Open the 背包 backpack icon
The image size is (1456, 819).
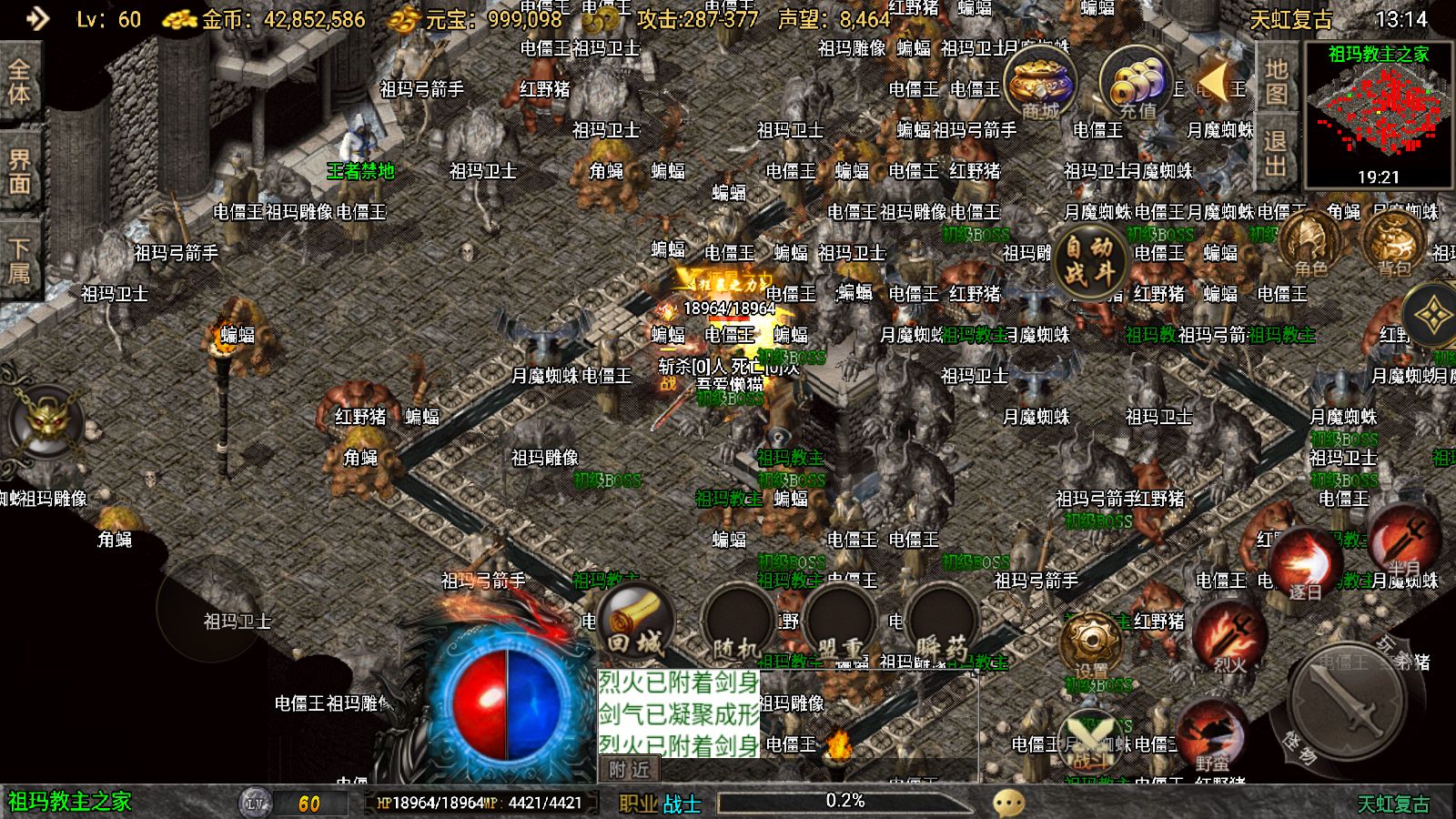[x=1393, y=243]
